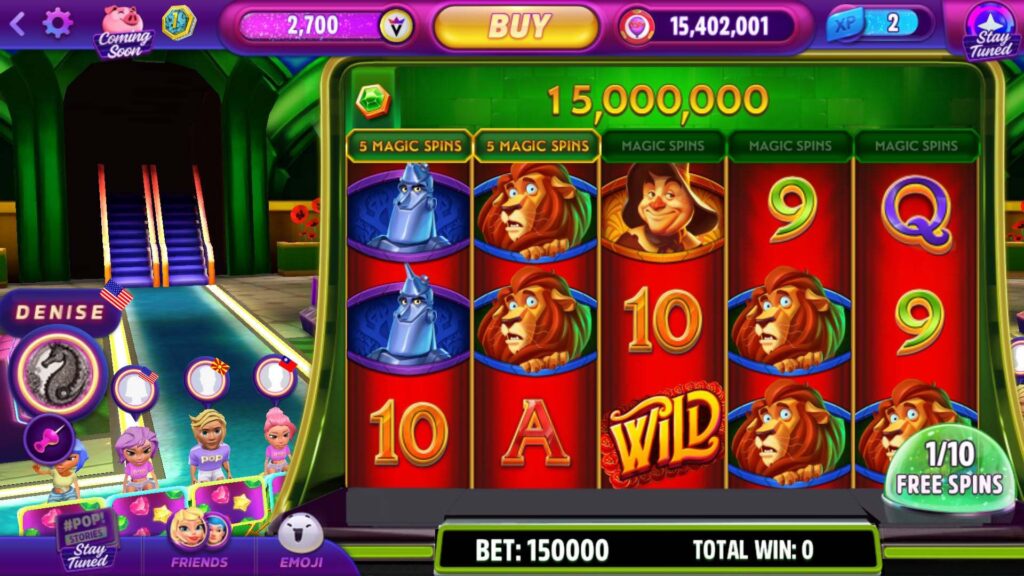Image resolution: width=1024 pixels, height=576 pixels.
Task: Tap the 15,402,001 chip balance
Action: coord(708,26)
